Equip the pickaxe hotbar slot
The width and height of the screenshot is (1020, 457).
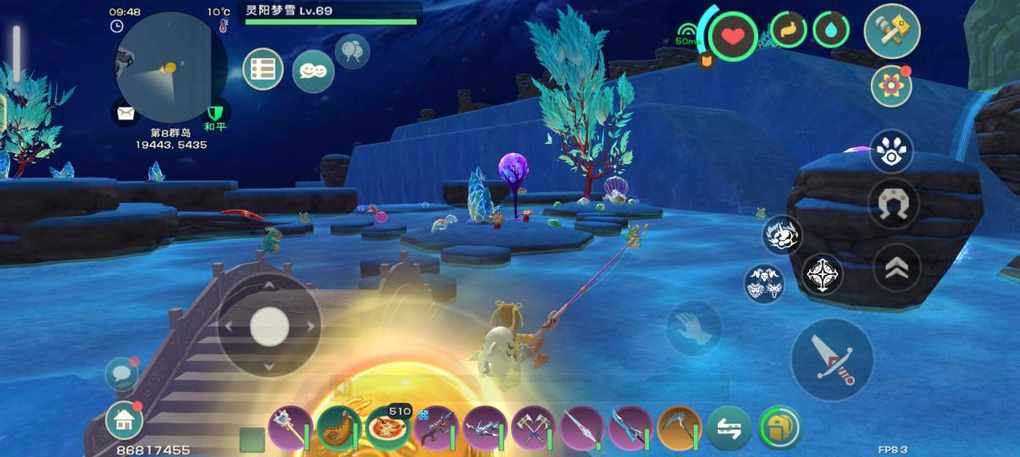point(679,428)
